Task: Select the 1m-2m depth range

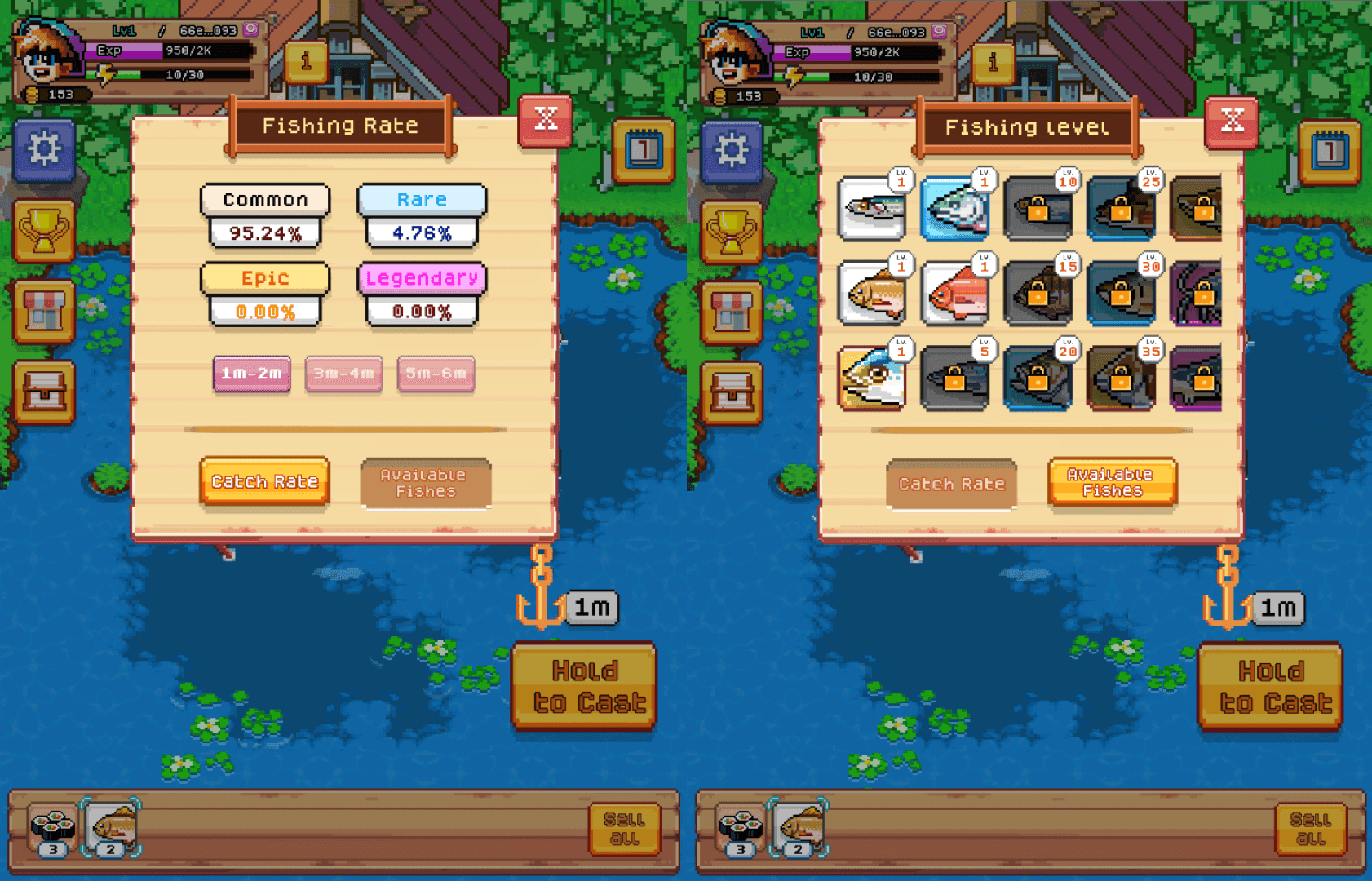Action: pos(251,374)
